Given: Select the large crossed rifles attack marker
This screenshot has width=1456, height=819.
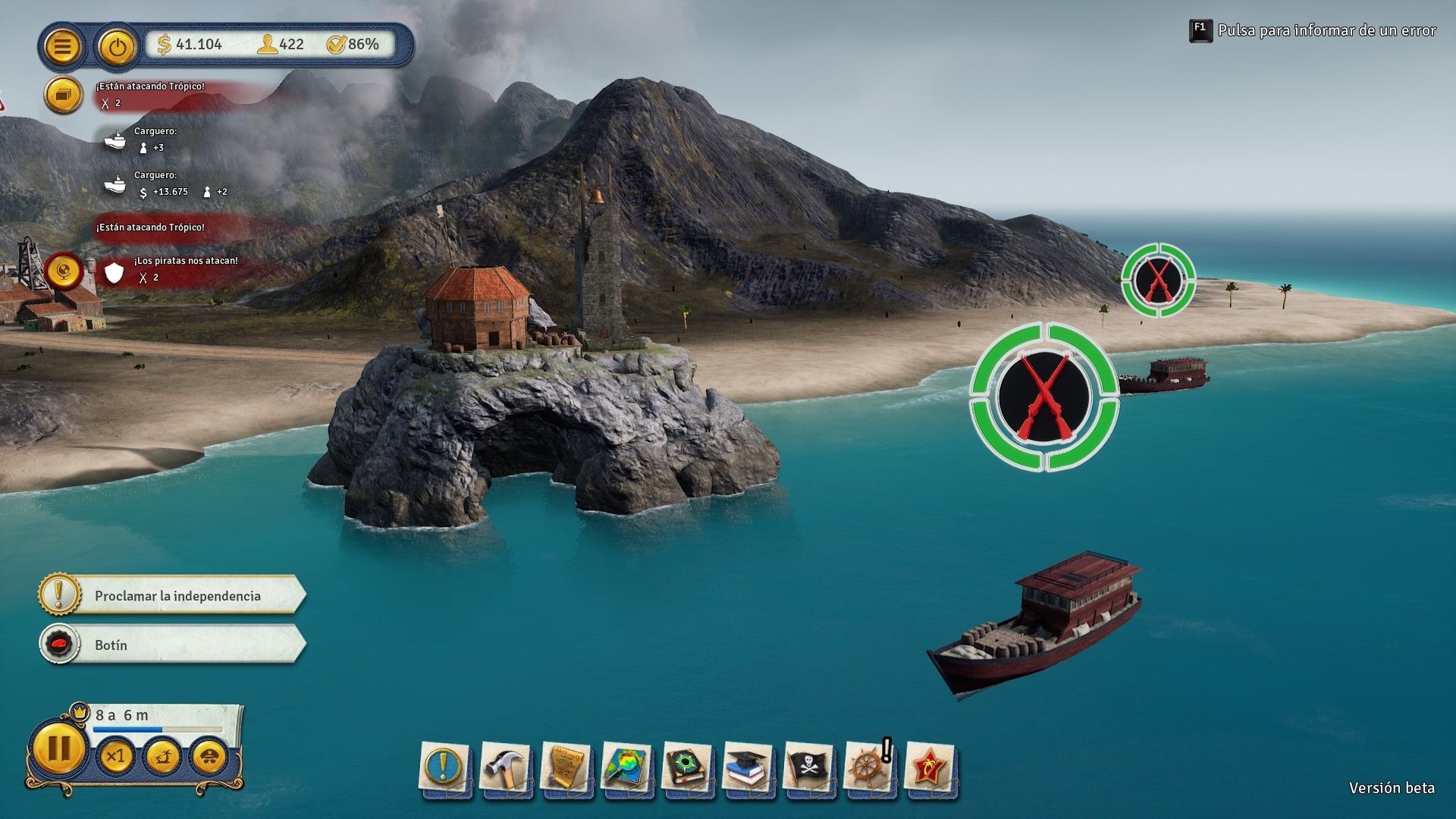Looking at the screenshot, I should click(1044, 396).
